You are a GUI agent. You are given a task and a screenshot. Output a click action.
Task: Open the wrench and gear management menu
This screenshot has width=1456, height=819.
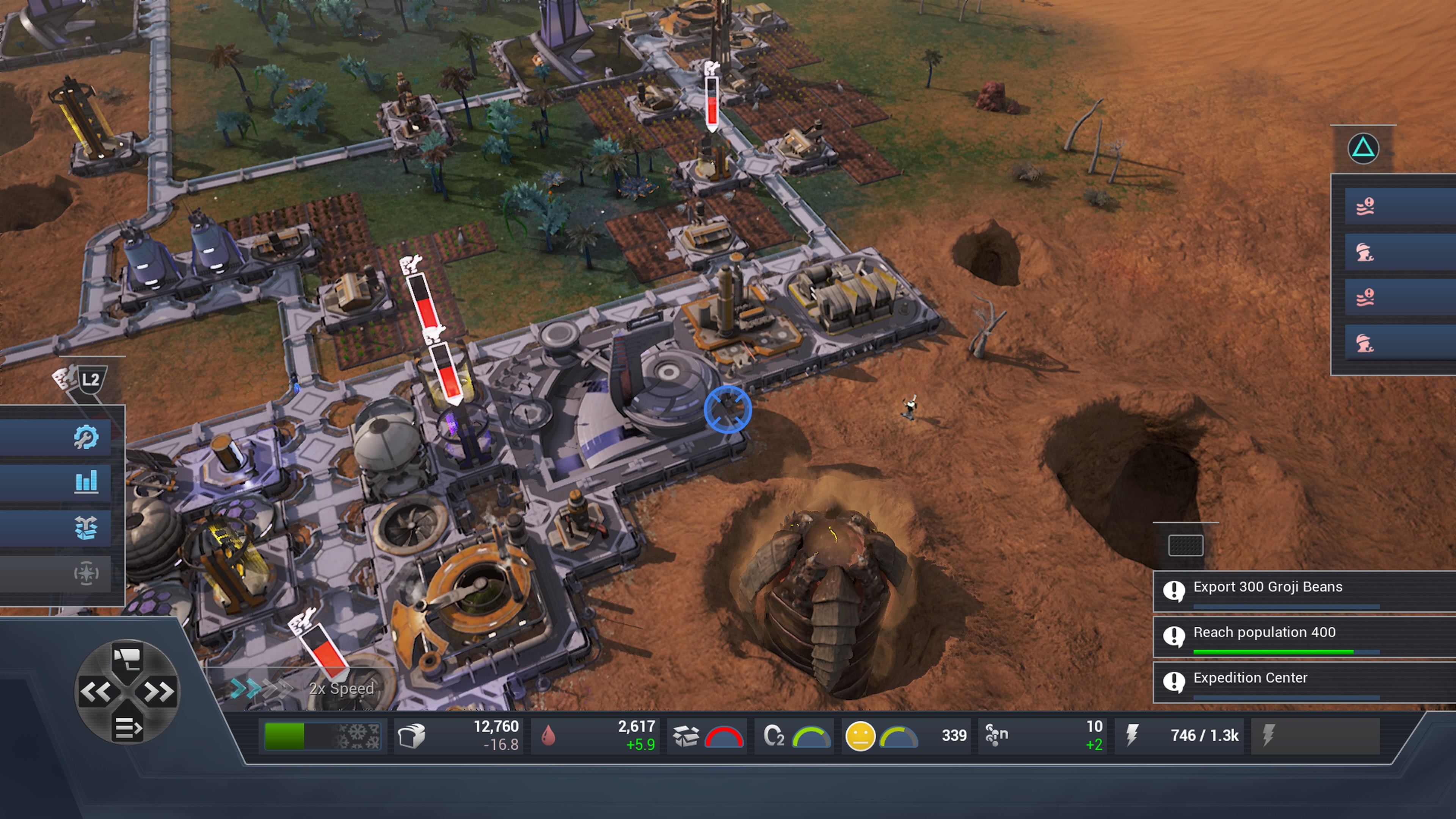(86, 437)
